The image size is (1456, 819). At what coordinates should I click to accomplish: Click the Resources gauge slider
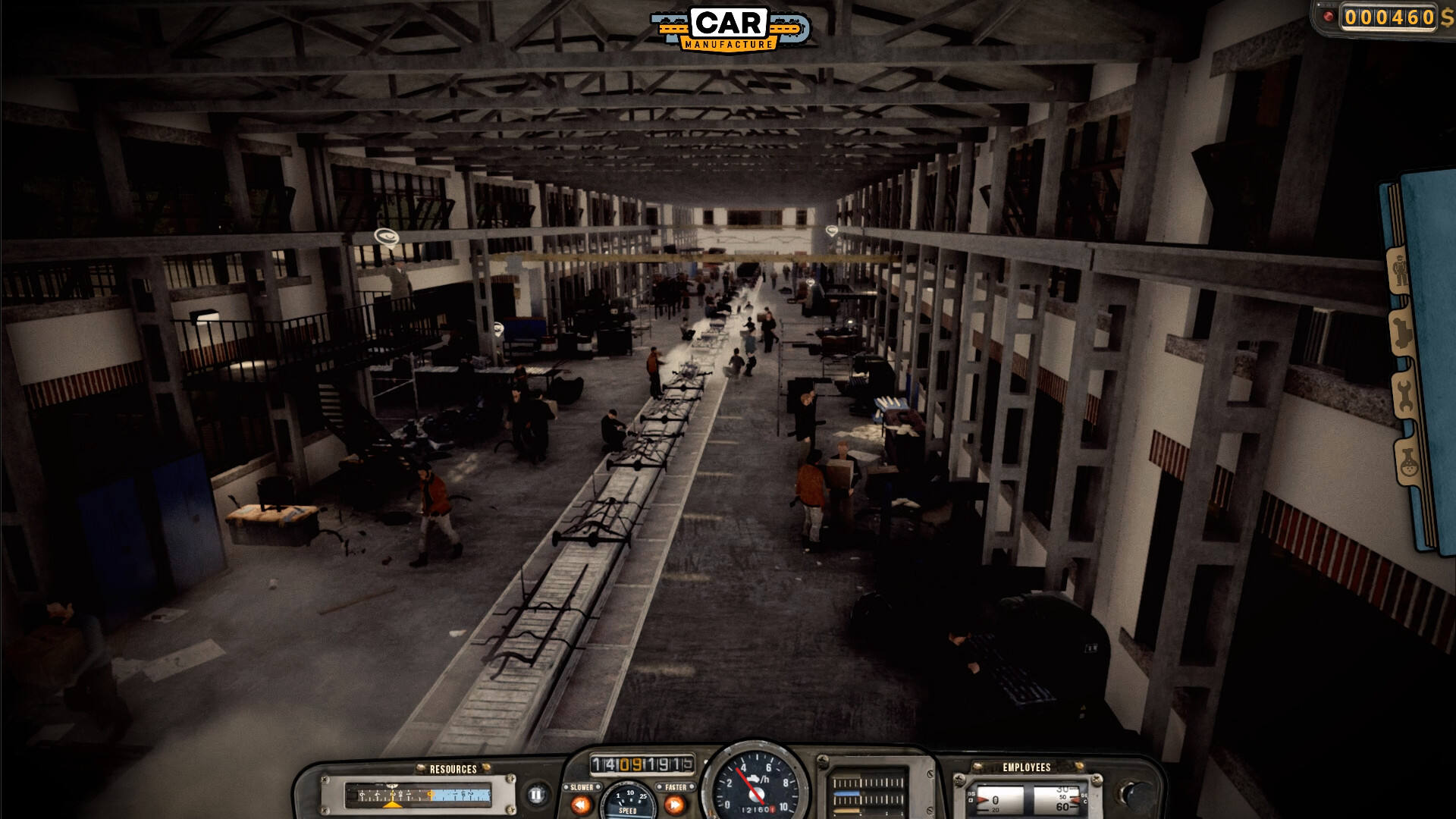click(418, 795)
